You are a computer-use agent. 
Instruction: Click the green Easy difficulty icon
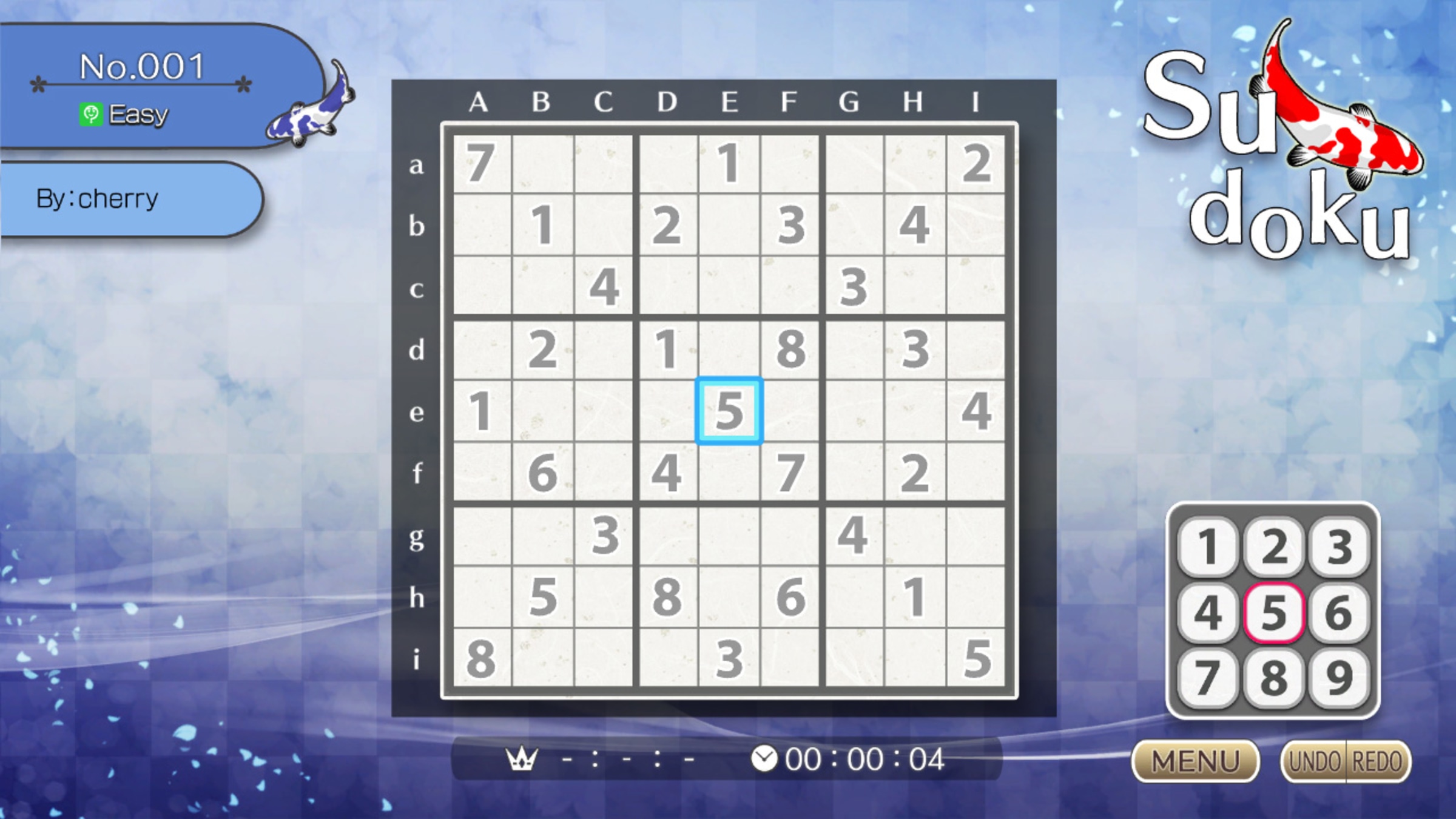coord(90,113)
